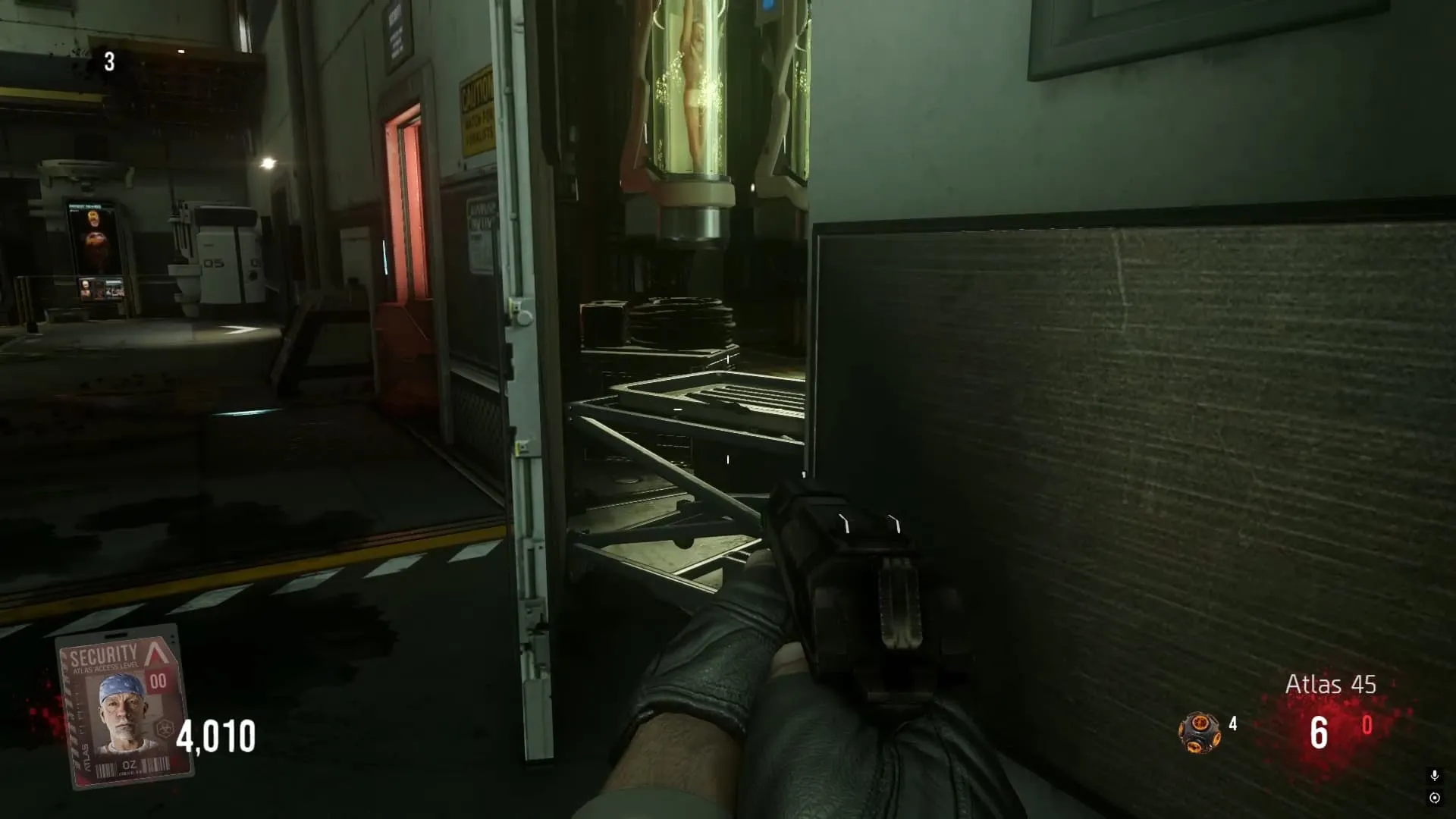Click the Oz security ID badge
Screen dimensions: 1456x819
coord(125,708)
